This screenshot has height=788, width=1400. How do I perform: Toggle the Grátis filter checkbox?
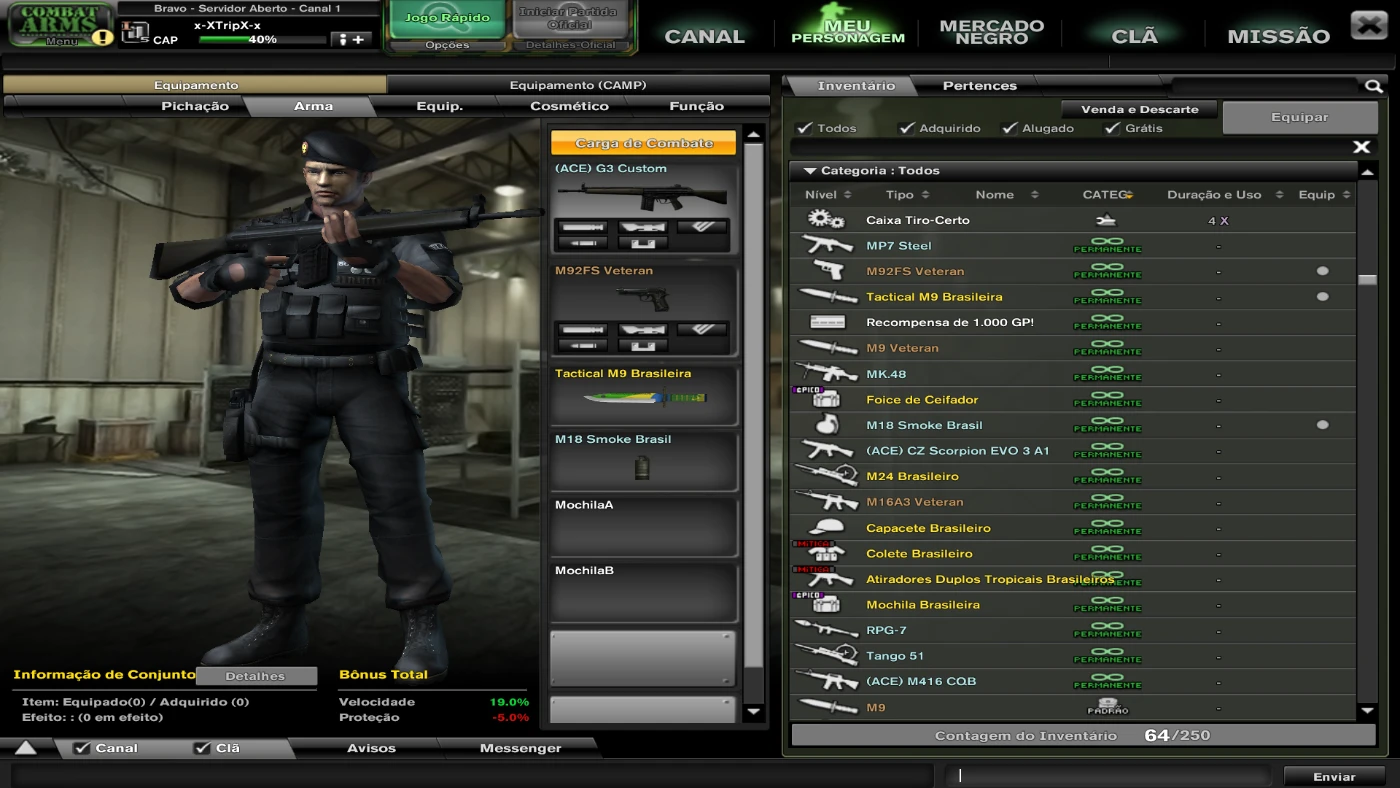(1112, 128)
